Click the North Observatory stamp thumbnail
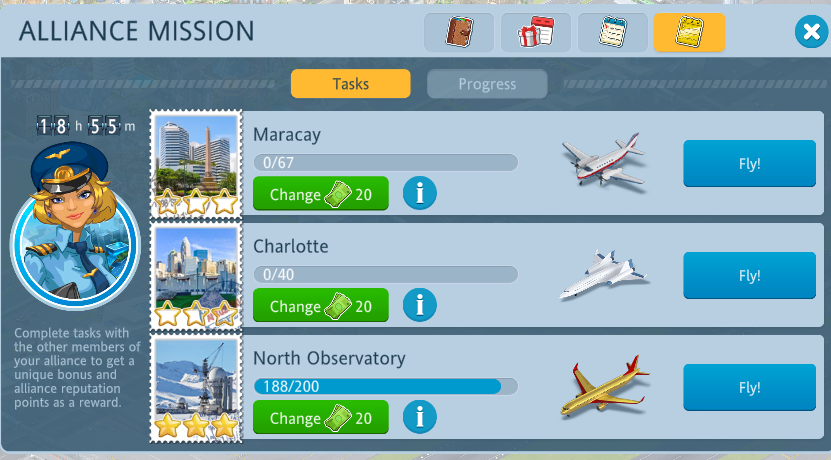Viewport: 831px width, 460px height. click(196, 388)
